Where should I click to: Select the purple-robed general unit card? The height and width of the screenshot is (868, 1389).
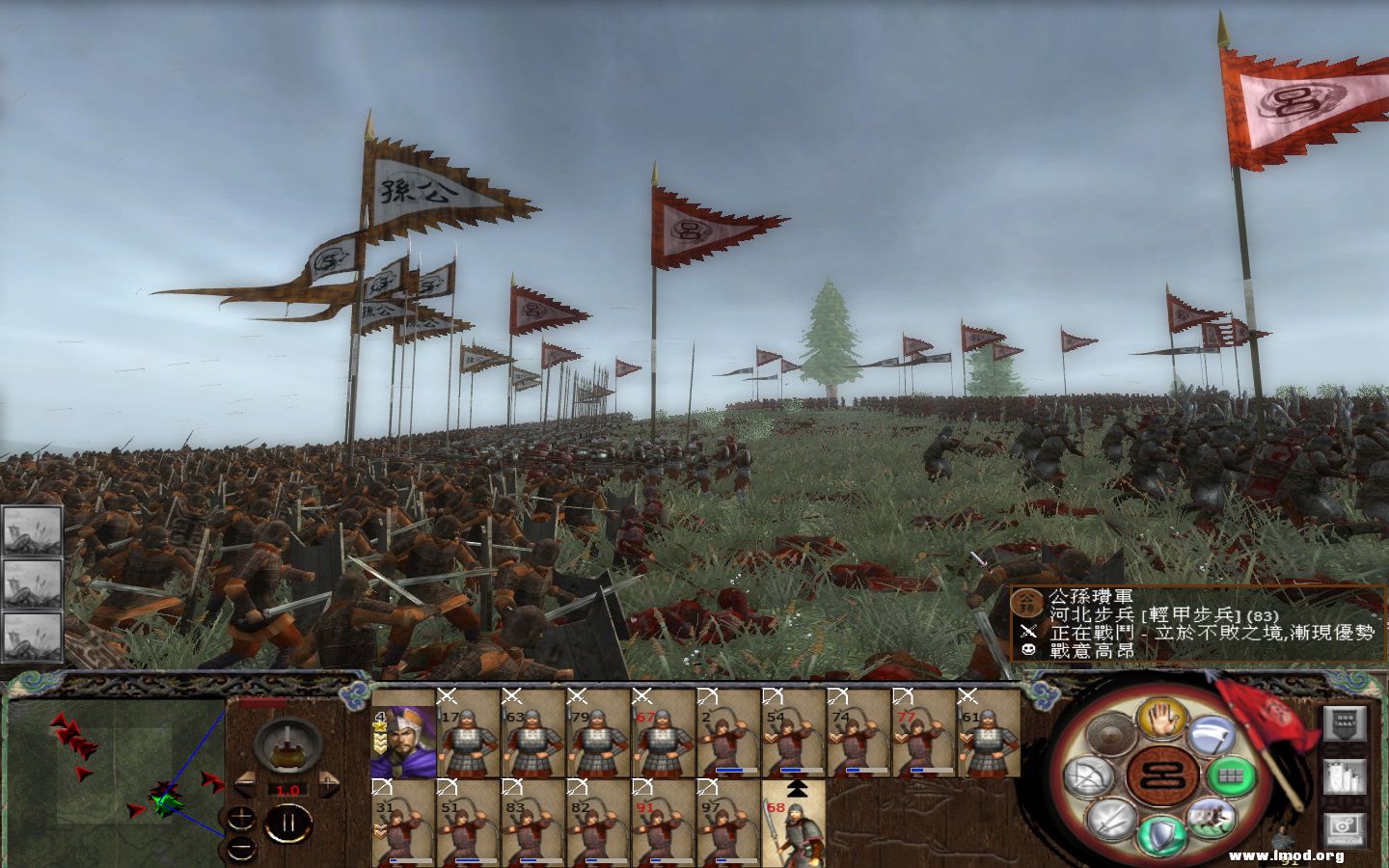(x=402, y=733)
